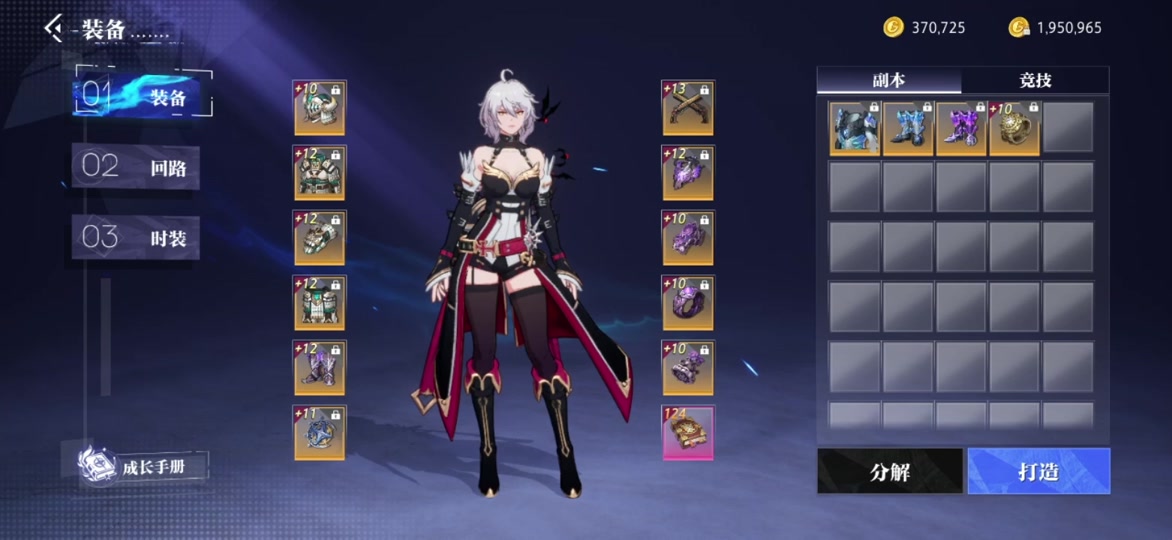Click the blue 打造 forge button
The height and width of the screenshot is (540, 1172).
click(1038, 471)
